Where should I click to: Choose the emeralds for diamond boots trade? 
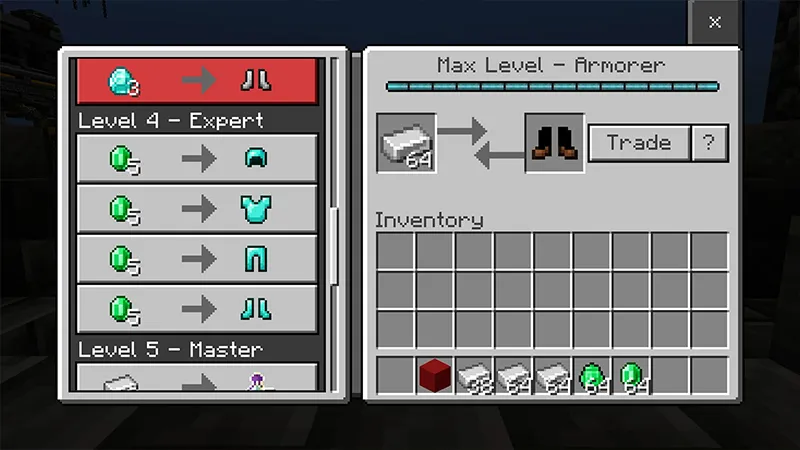[197, 311]
